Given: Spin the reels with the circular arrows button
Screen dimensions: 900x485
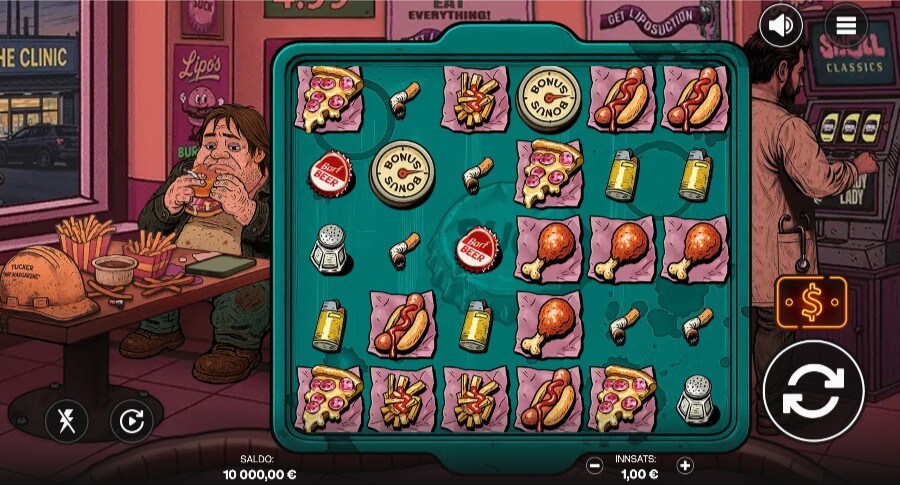Looking at the screenshot, I should [812, 391].
